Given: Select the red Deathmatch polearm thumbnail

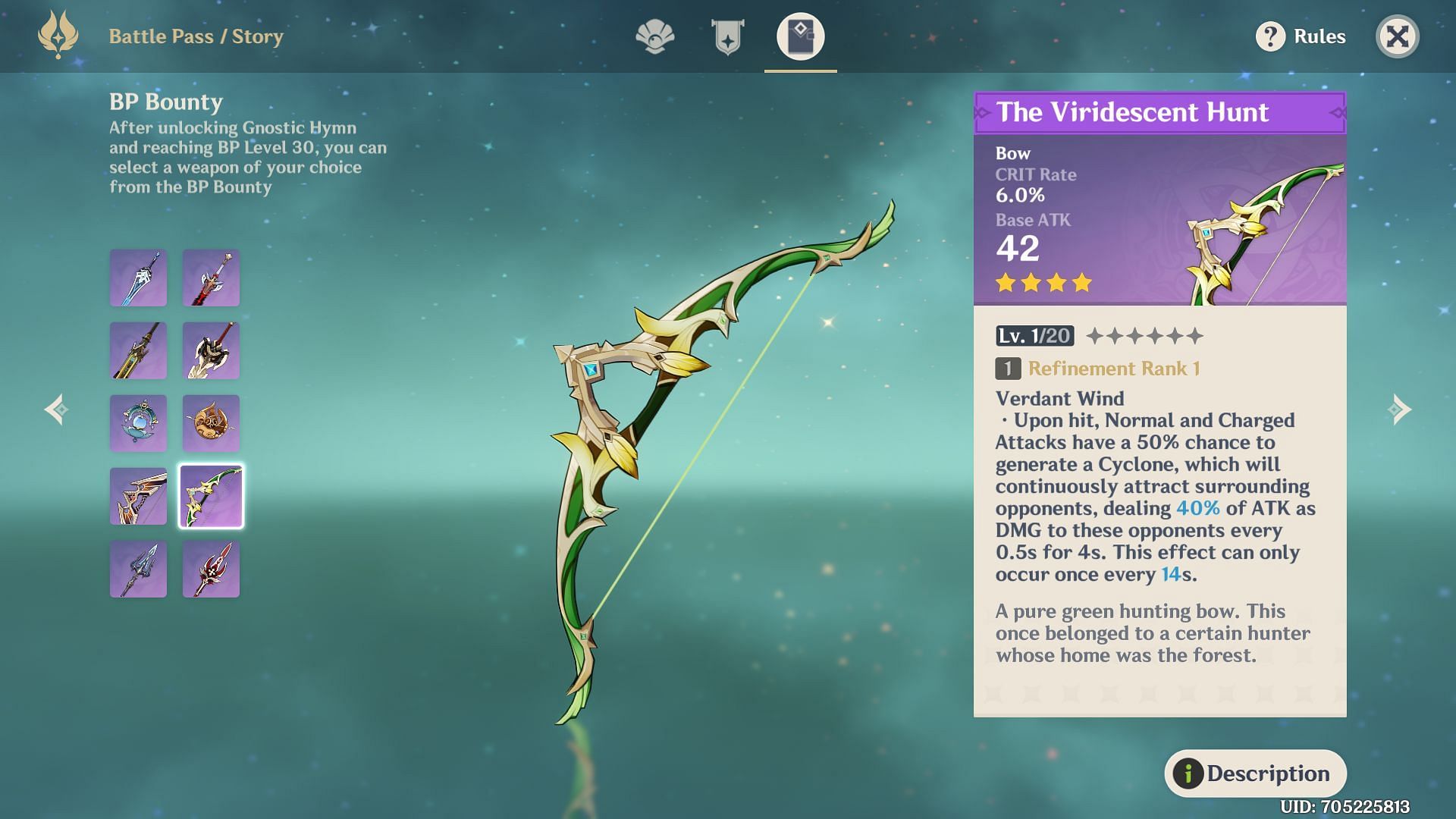Looking at the screenshot, I should tap(211, 570).
